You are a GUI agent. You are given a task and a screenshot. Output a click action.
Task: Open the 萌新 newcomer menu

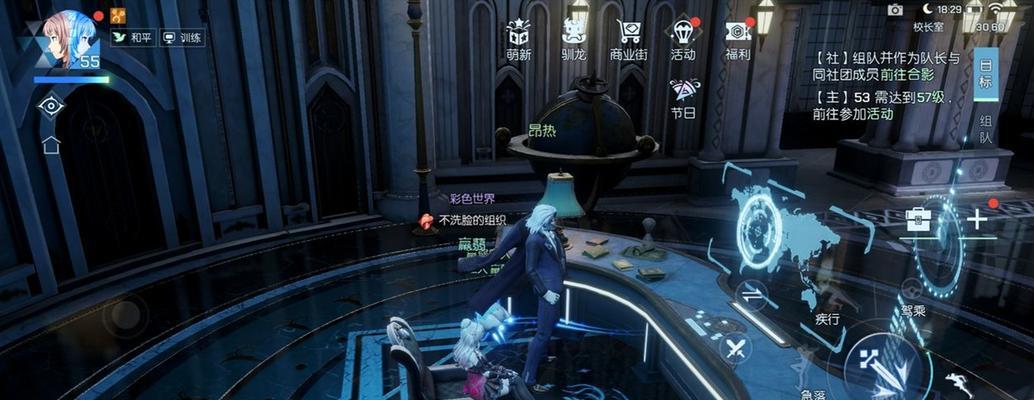coord(518,39)
